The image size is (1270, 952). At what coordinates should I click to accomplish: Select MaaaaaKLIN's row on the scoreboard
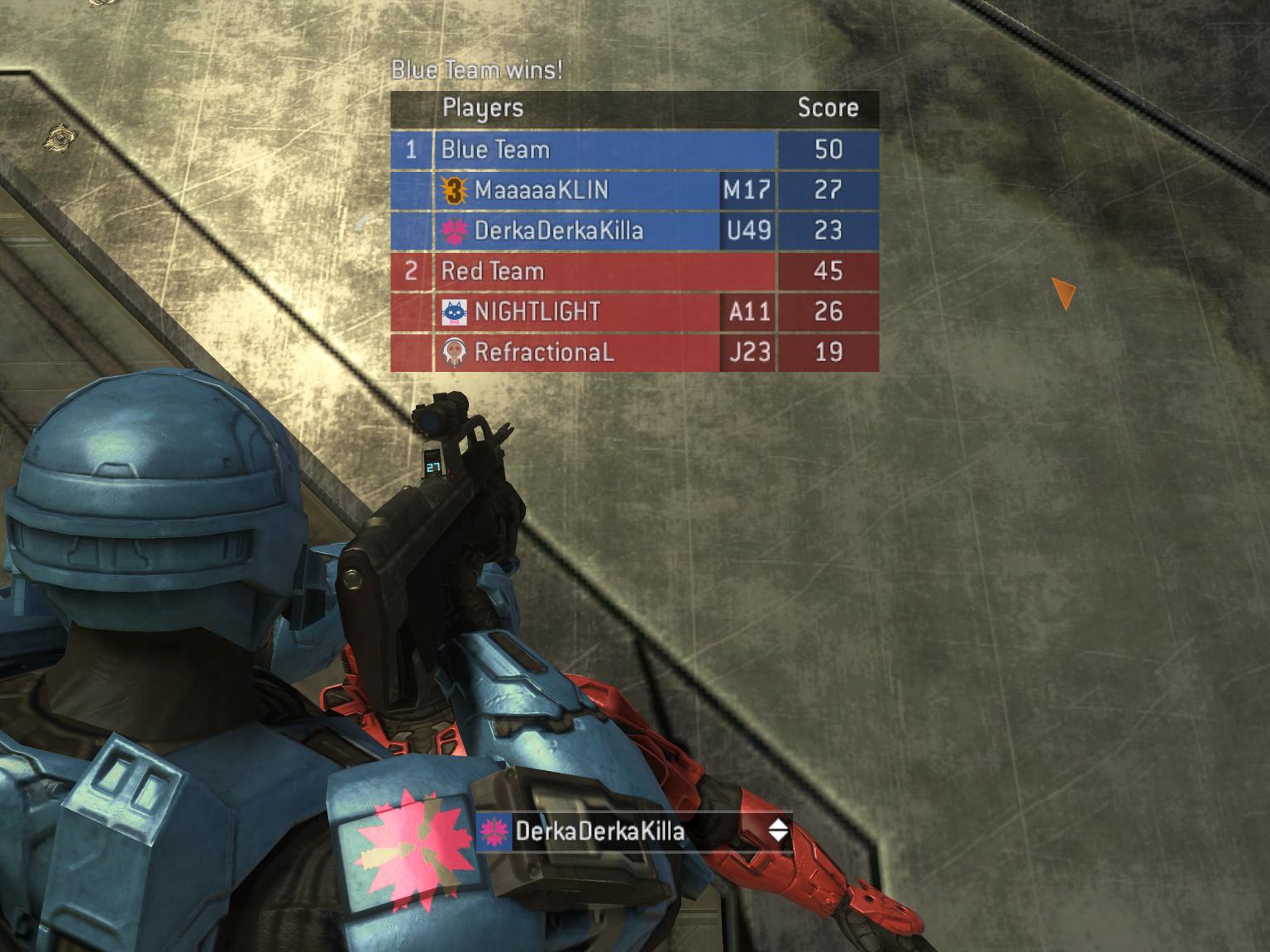click(x=579, y=190)
